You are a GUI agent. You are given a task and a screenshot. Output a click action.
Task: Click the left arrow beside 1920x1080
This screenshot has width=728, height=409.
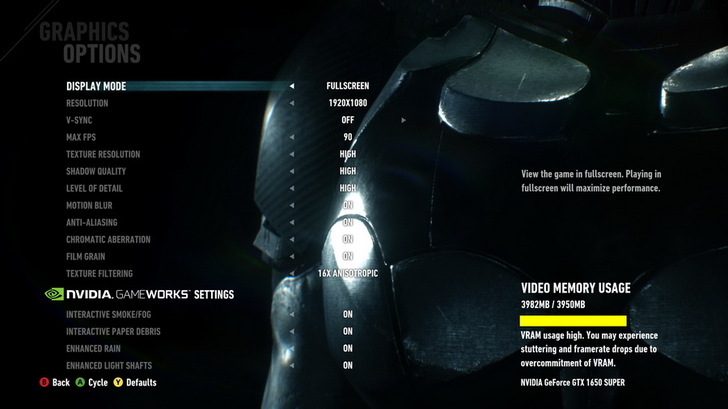292,103
